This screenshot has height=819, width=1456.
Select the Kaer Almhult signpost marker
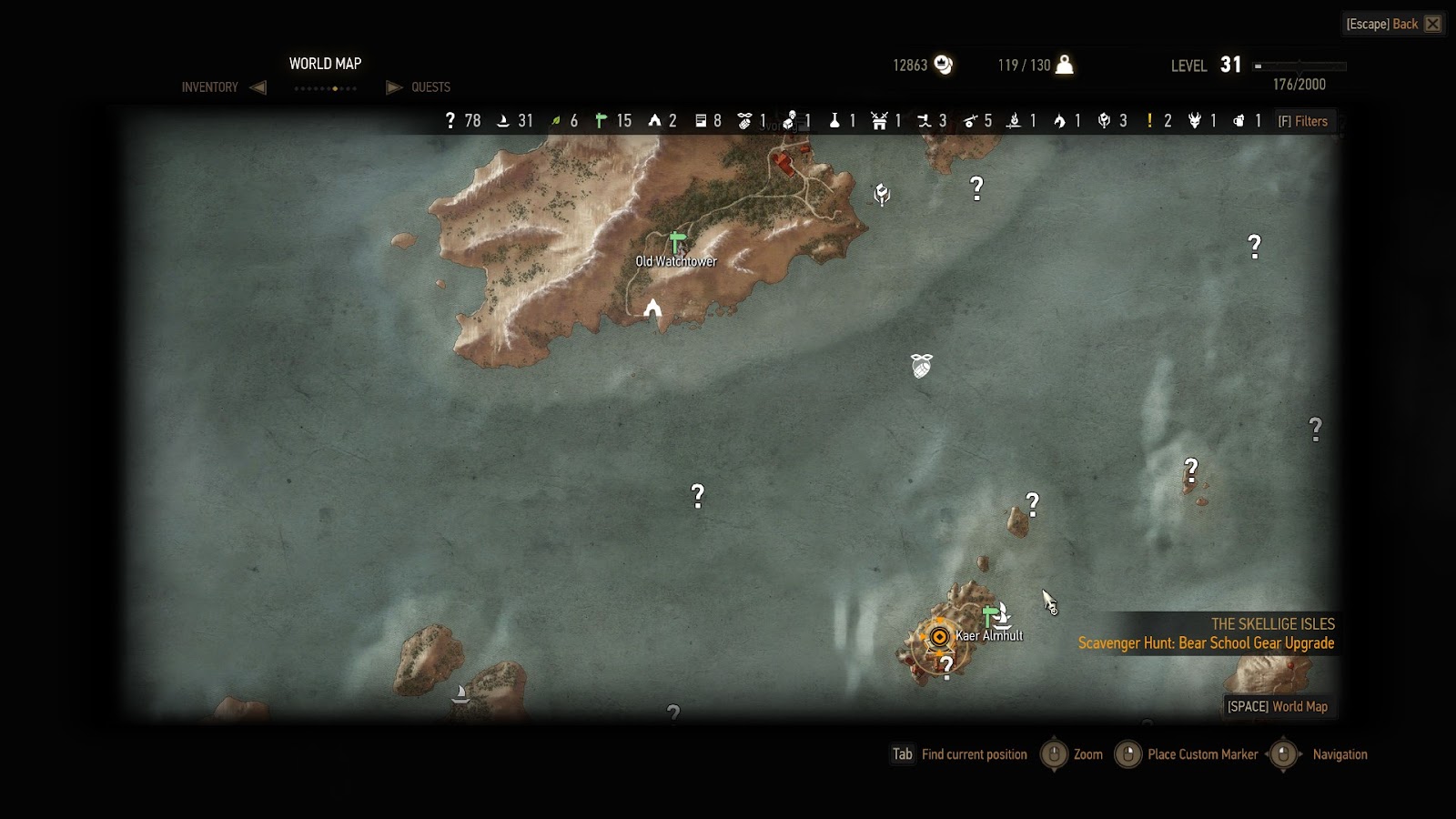click(988, 618)
